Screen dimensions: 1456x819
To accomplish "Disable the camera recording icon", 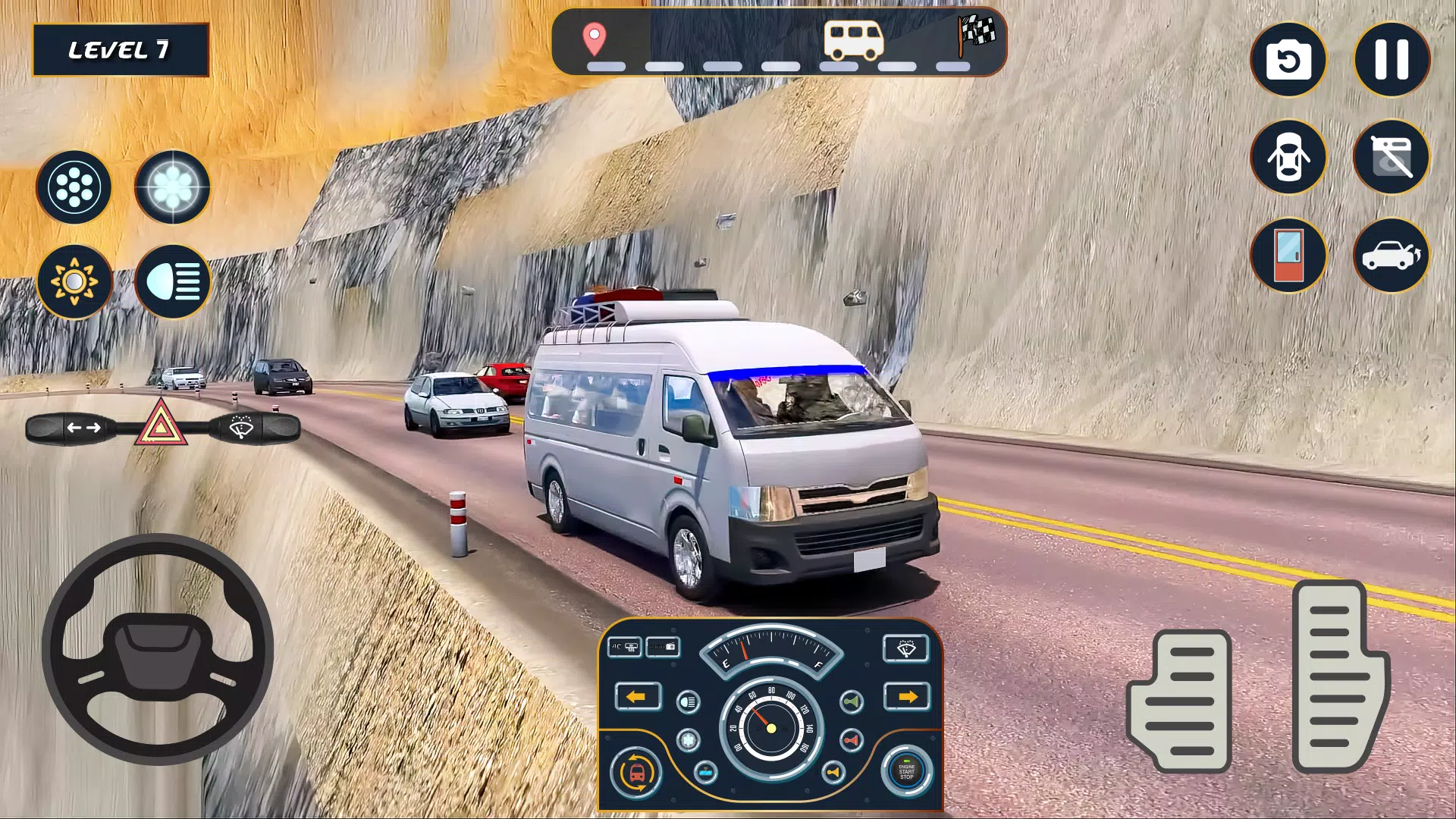I will (1390, 157).
